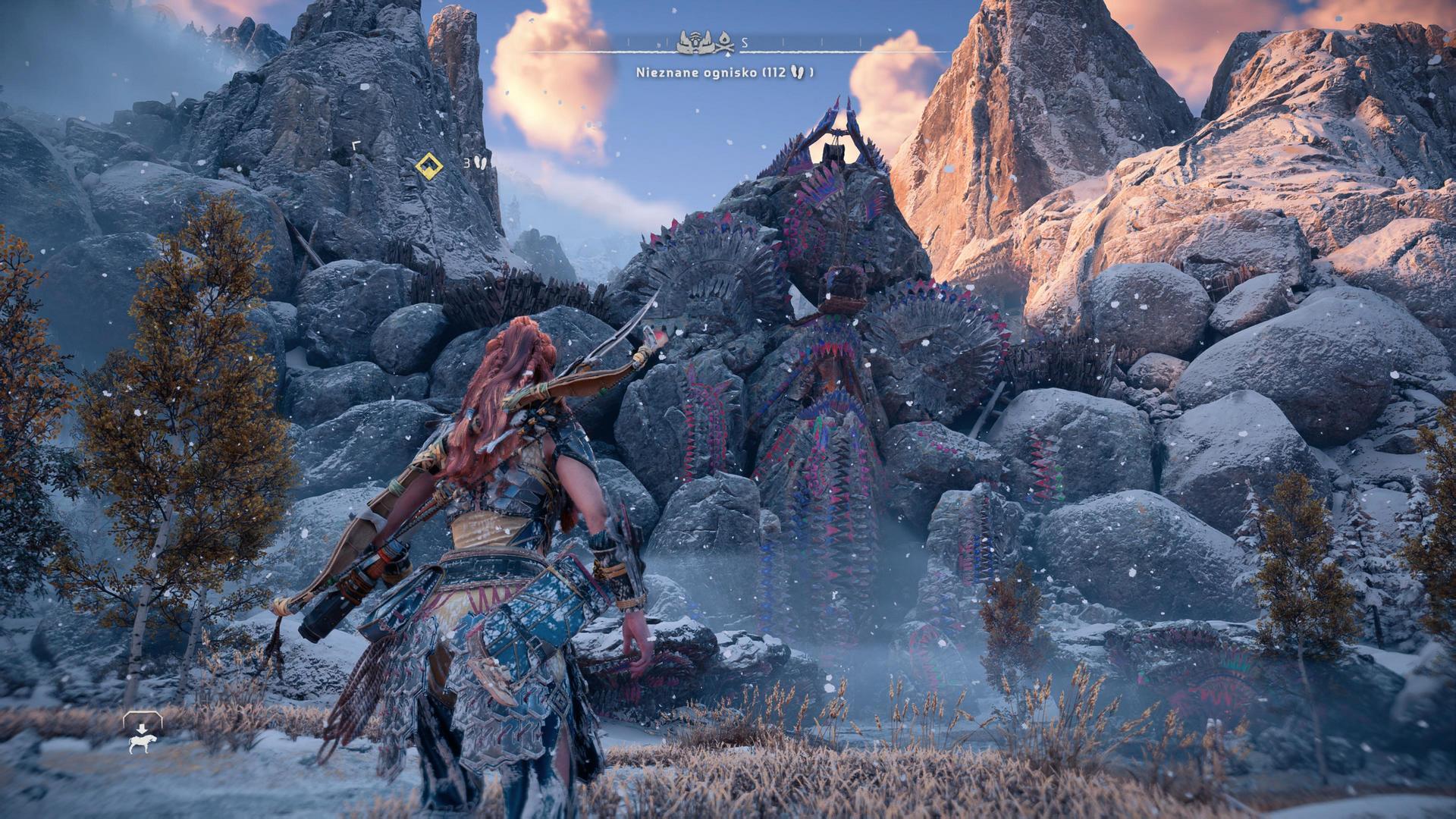Click the machine site icon on the compass
1456x819 pixels.
pos(695,42)
